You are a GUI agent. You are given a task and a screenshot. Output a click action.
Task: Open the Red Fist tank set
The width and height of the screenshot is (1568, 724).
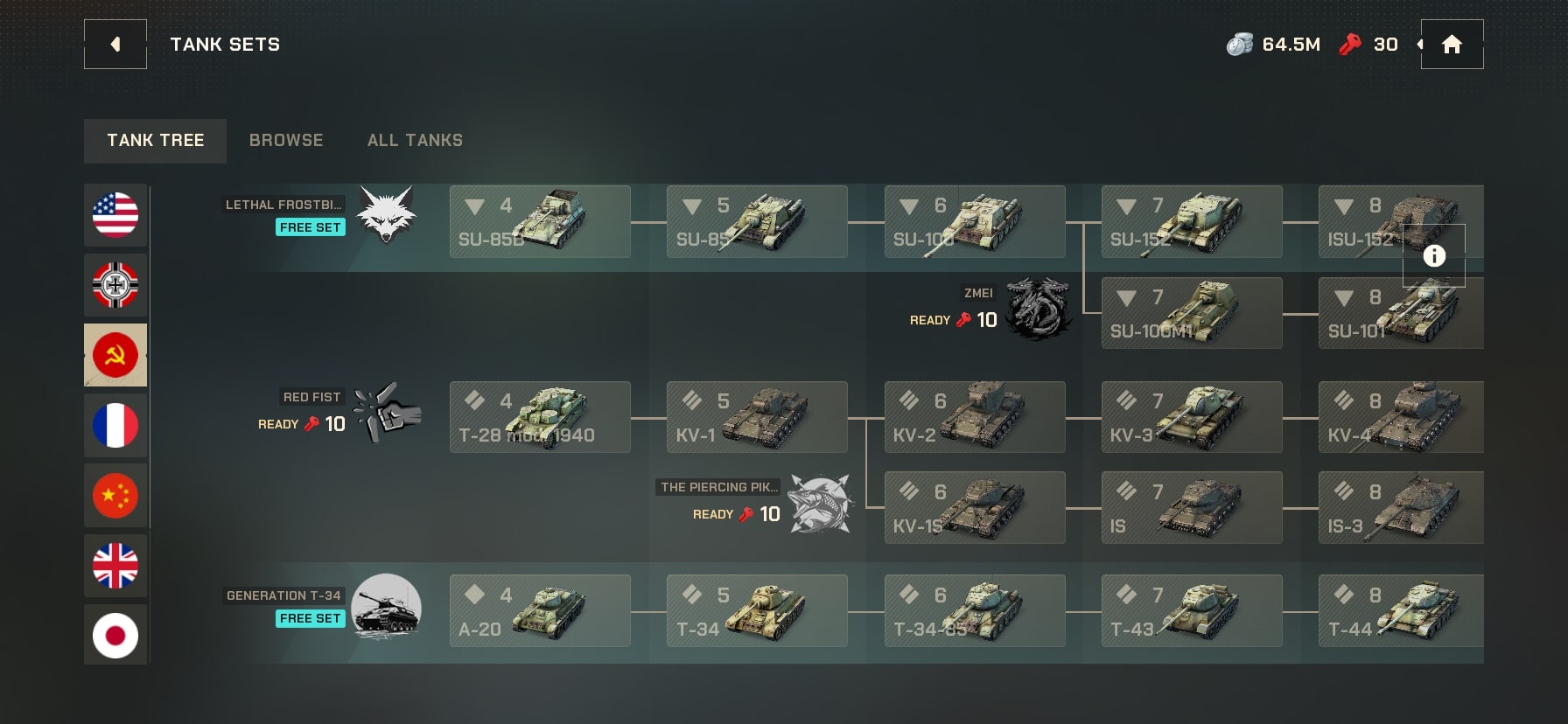click(x=386, y=412)
